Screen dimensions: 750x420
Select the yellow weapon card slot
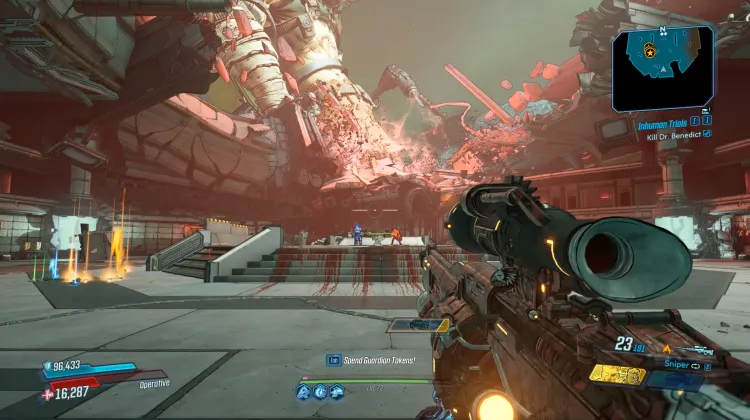click(616, 374)
